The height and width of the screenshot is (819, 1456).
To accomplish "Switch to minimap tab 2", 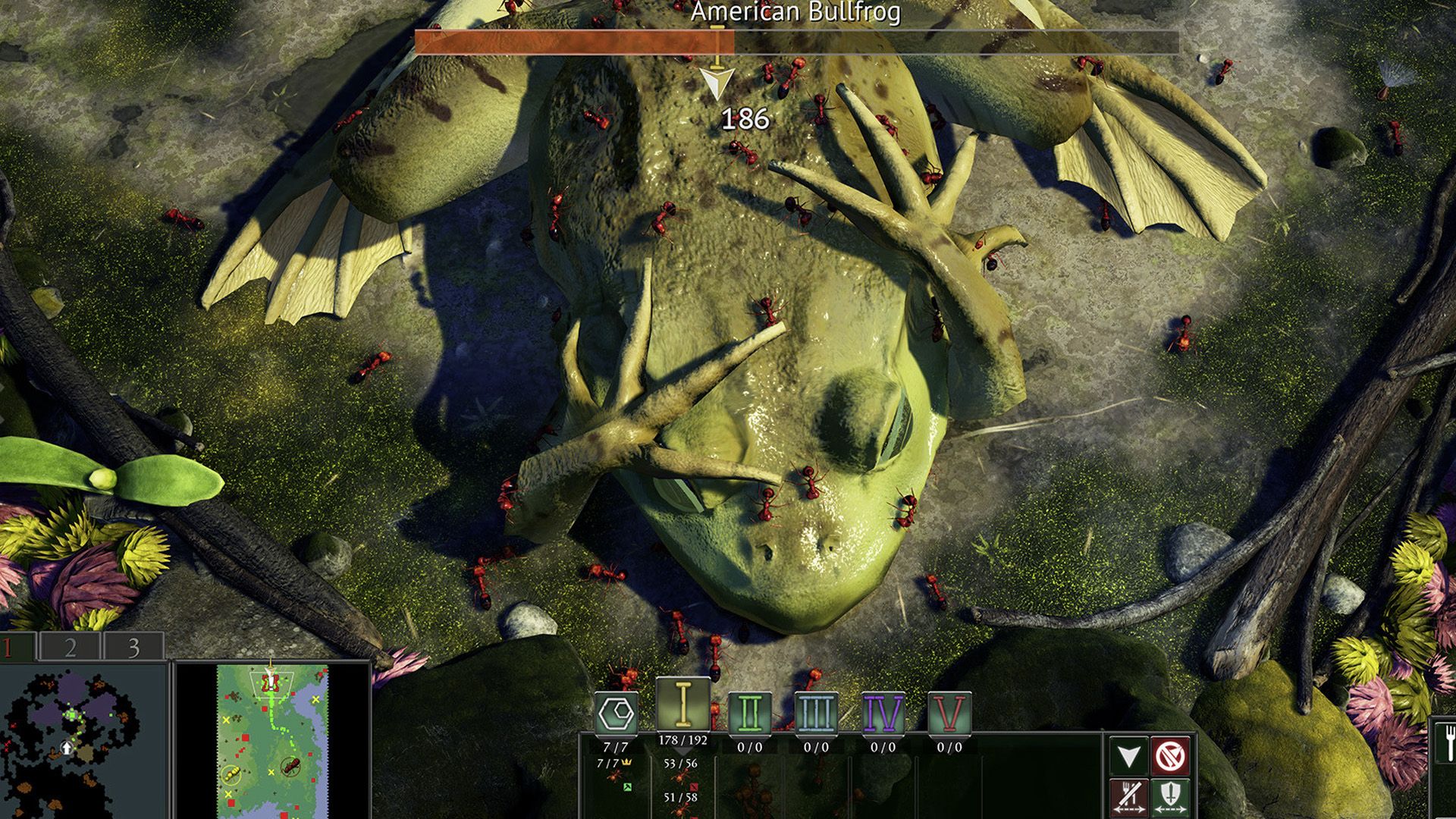I will pyautogui.click(x=70, y=647).
